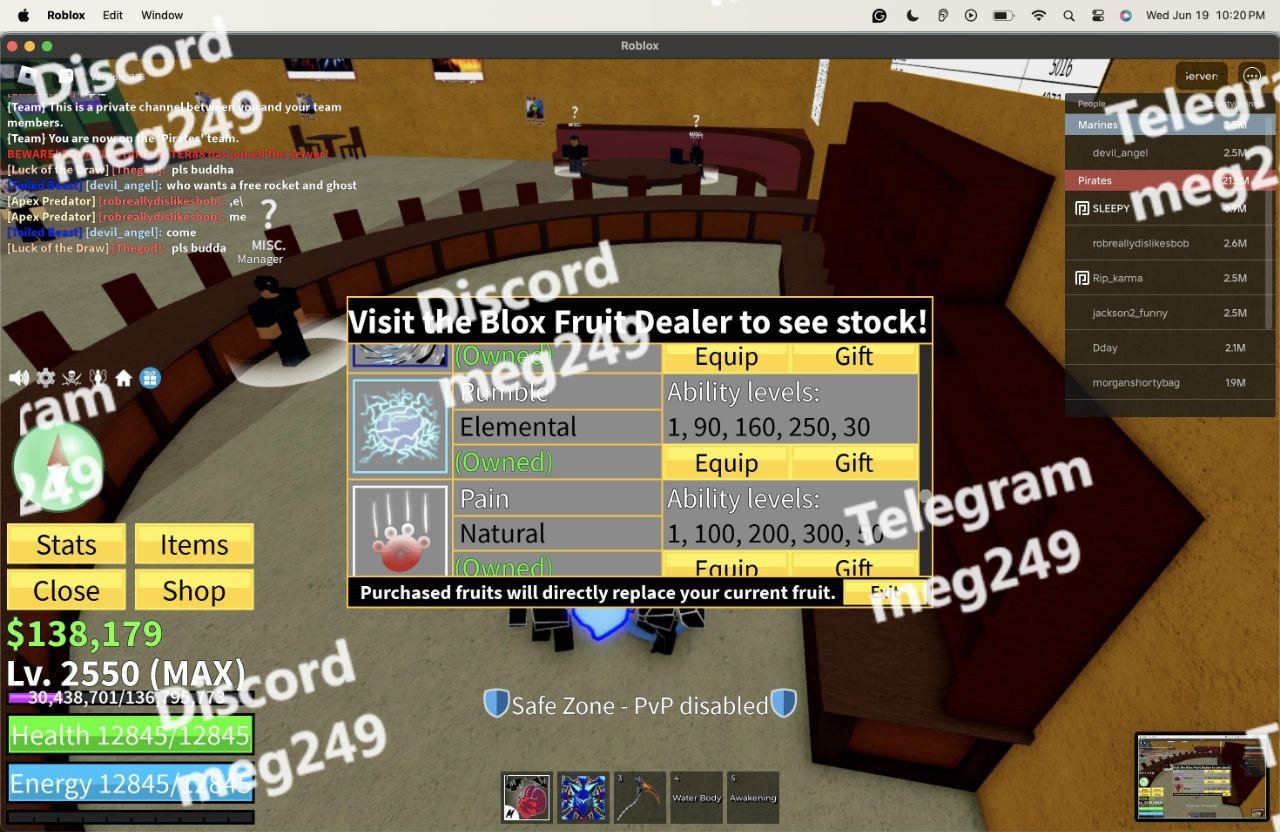Select the Rumble fruit icon

[400, 426]
